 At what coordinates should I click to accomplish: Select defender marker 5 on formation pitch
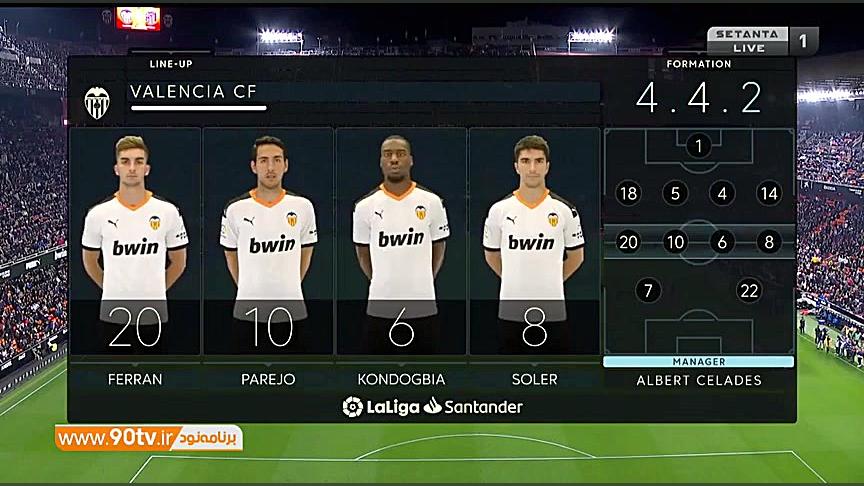[x=675, y=194]
